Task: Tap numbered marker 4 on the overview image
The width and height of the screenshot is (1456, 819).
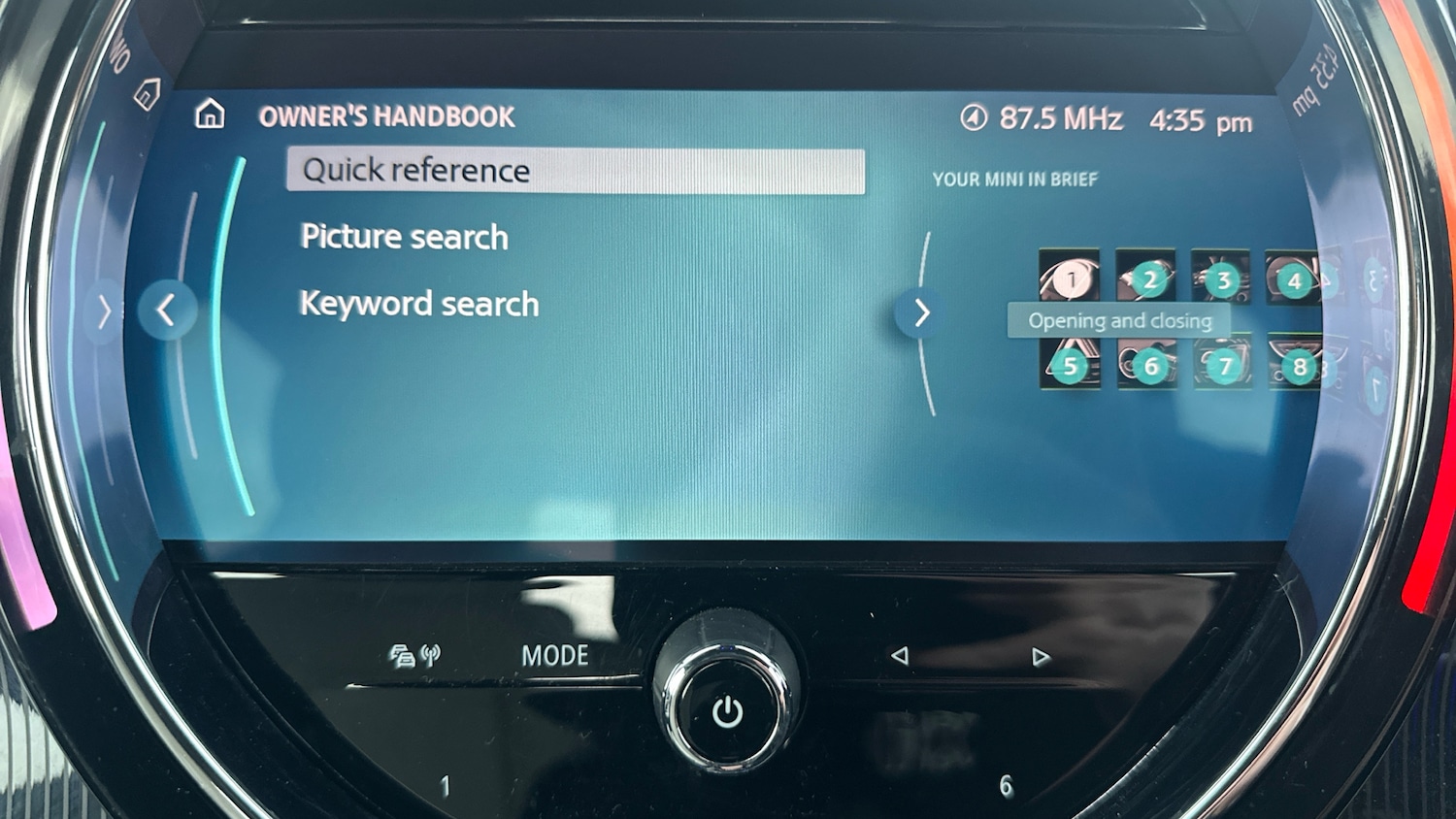Action: 1294,280
